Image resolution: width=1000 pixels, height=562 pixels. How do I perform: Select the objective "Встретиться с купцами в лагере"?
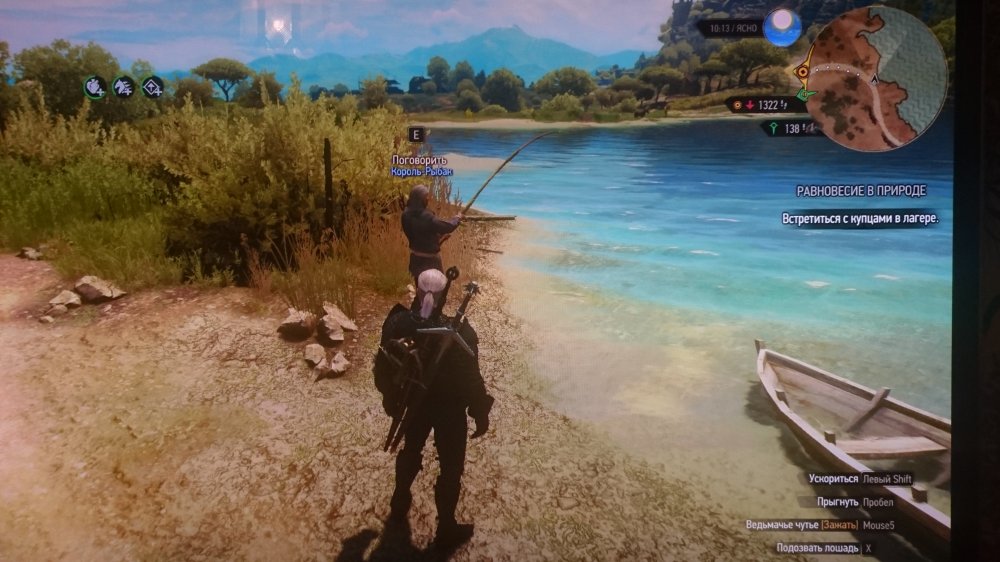[860, 218]
